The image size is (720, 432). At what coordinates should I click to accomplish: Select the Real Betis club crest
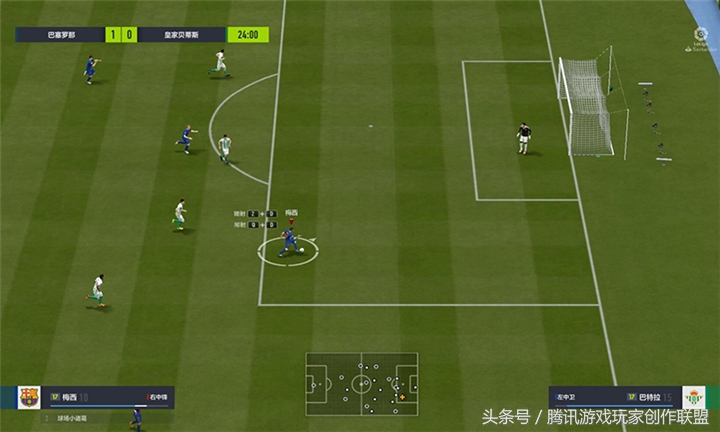[693, 397]
